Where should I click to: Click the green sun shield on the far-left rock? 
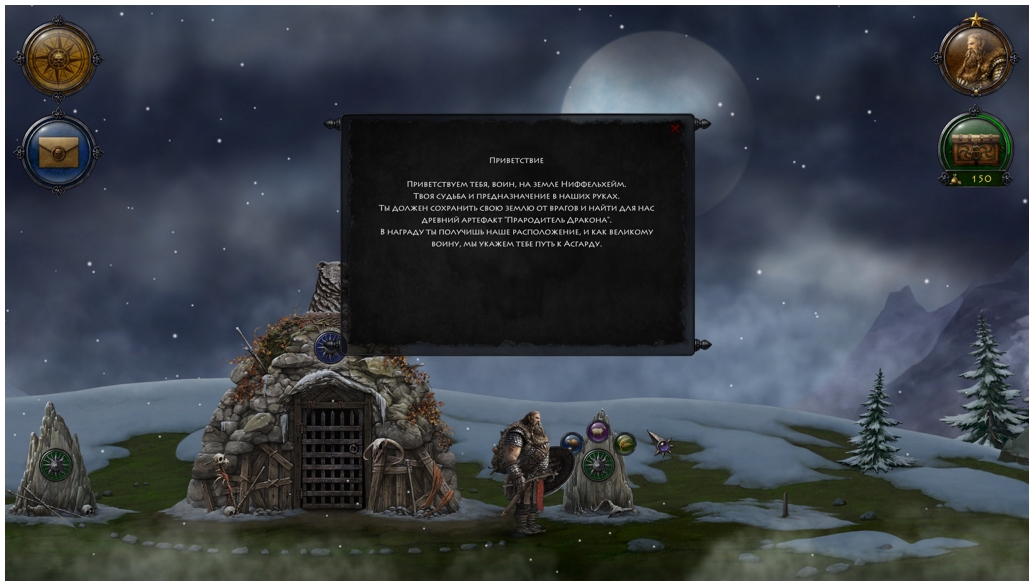point(56,466)
